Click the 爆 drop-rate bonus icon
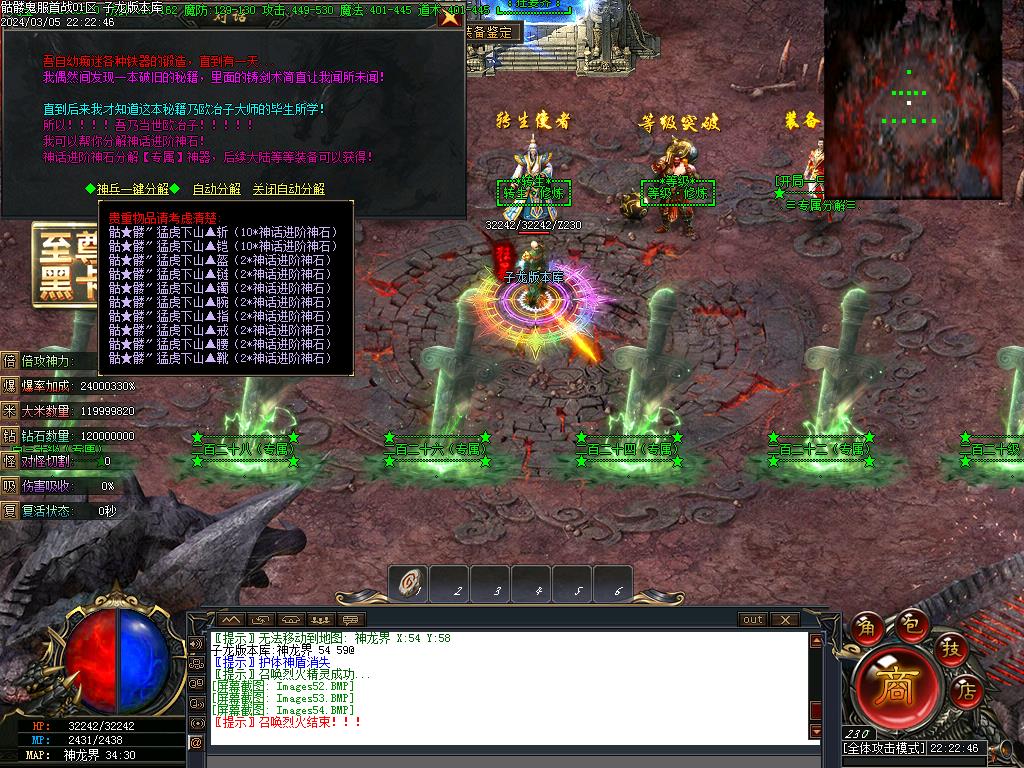This screenshot has width=1024, height=768. point(10,385)
